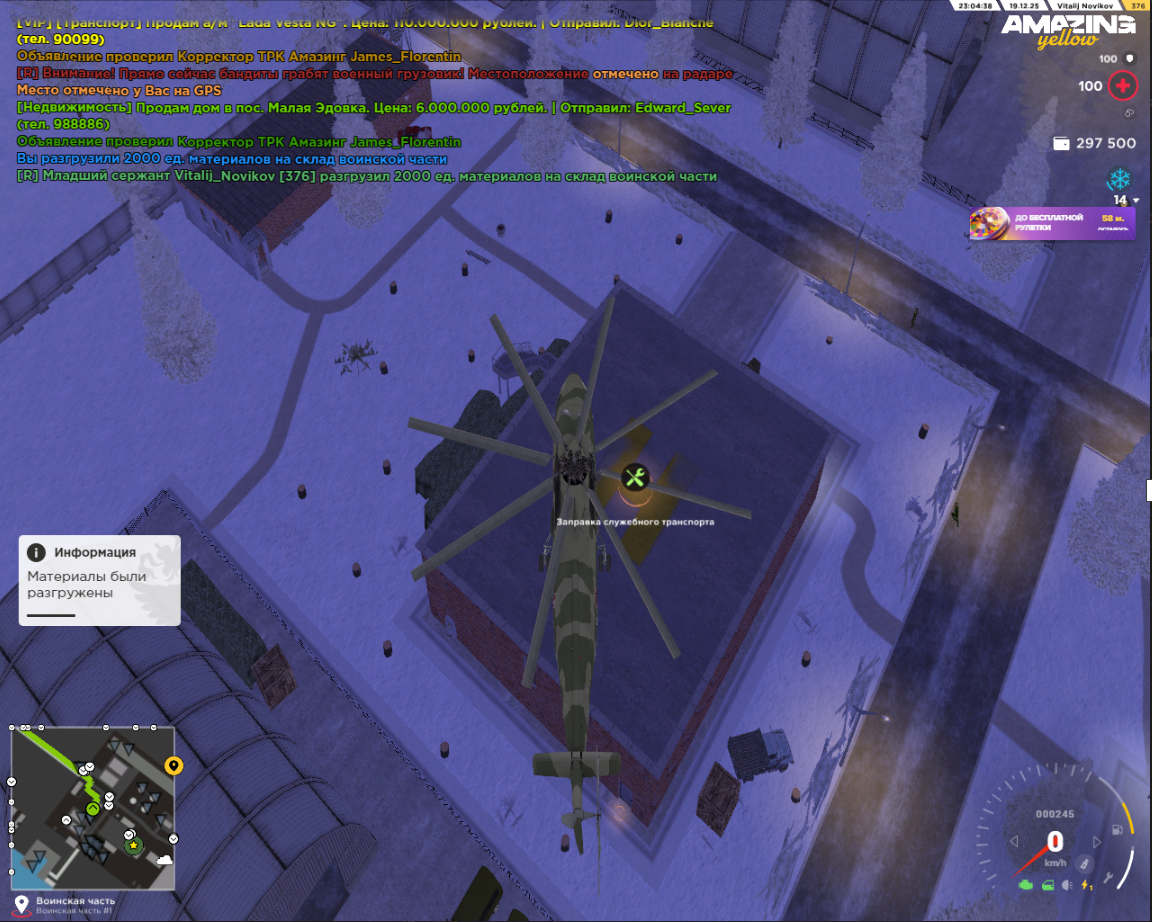Toggle the green door lock indicator
Viewport: 1152px width, 922px height.
[x=1046, y=885]
